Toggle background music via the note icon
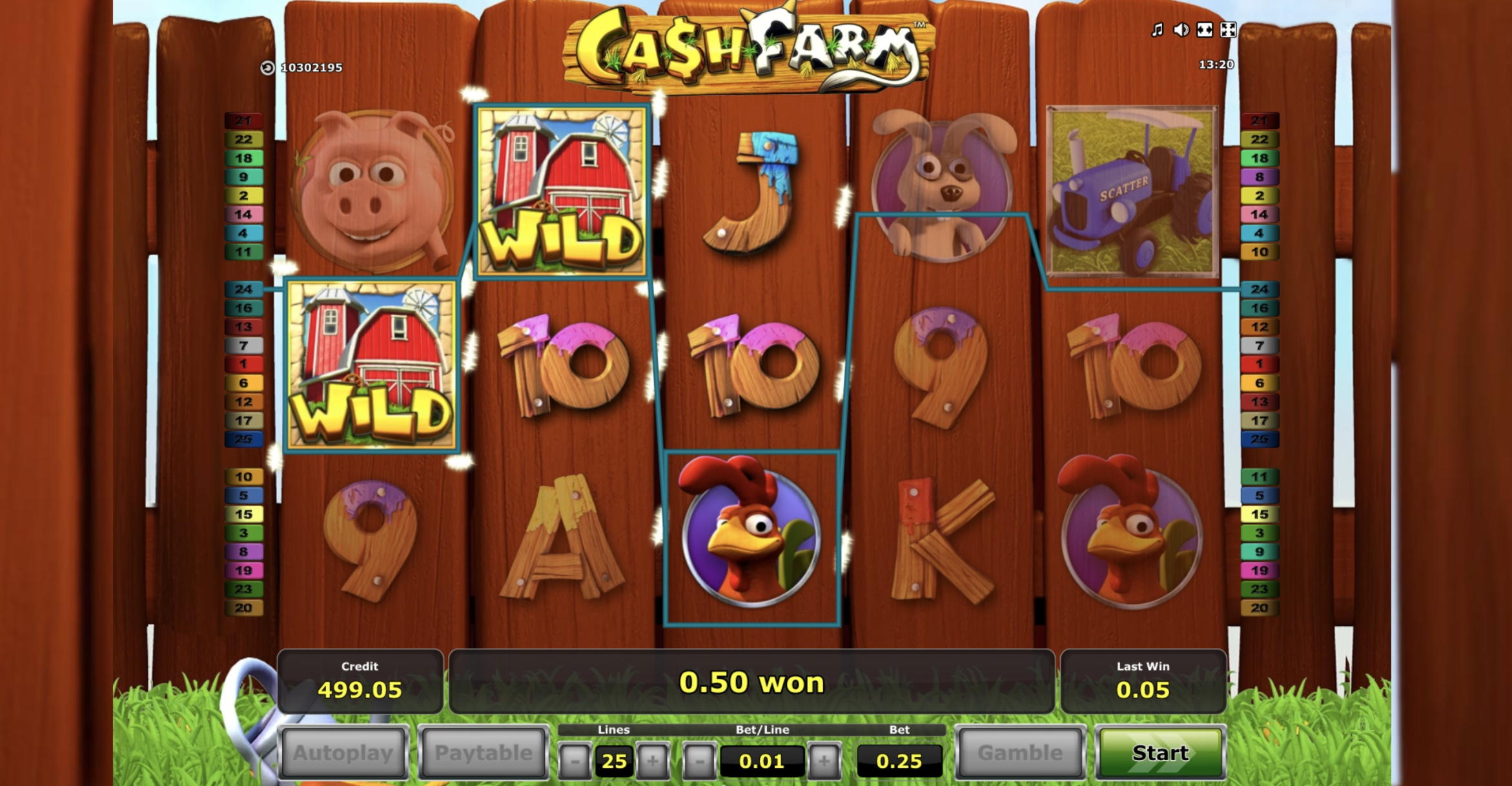This screenshot has height=786, width=1512. (x=1158, y=30)
